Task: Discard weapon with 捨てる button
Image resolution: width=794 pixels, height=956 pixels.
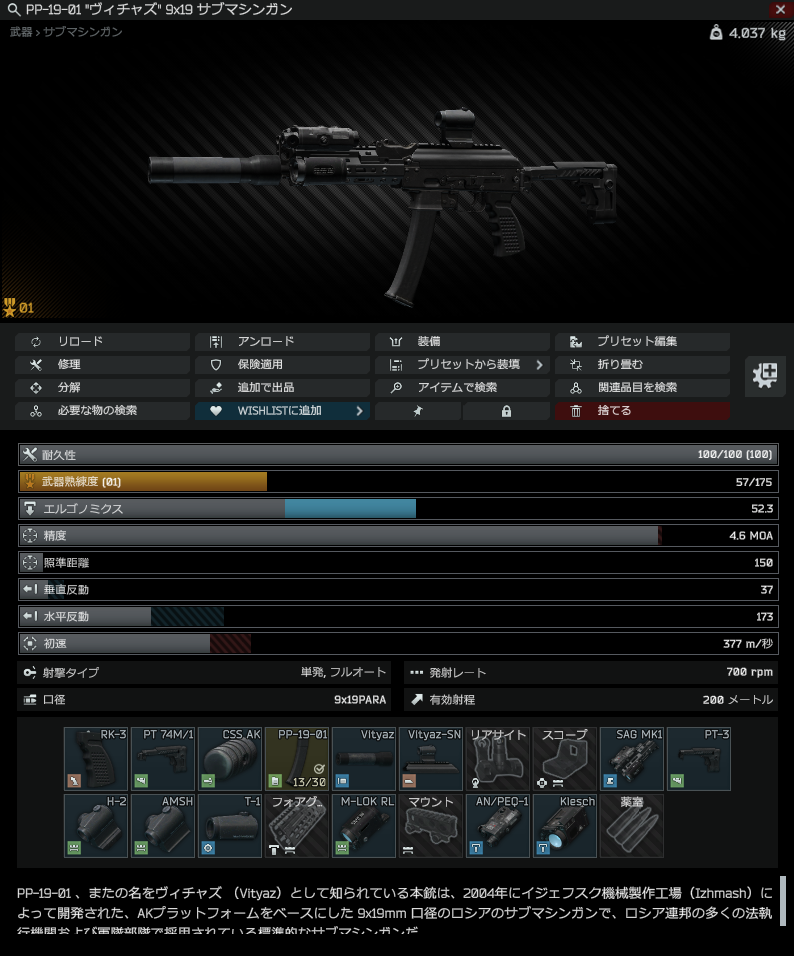Action: tap(642, 410)
